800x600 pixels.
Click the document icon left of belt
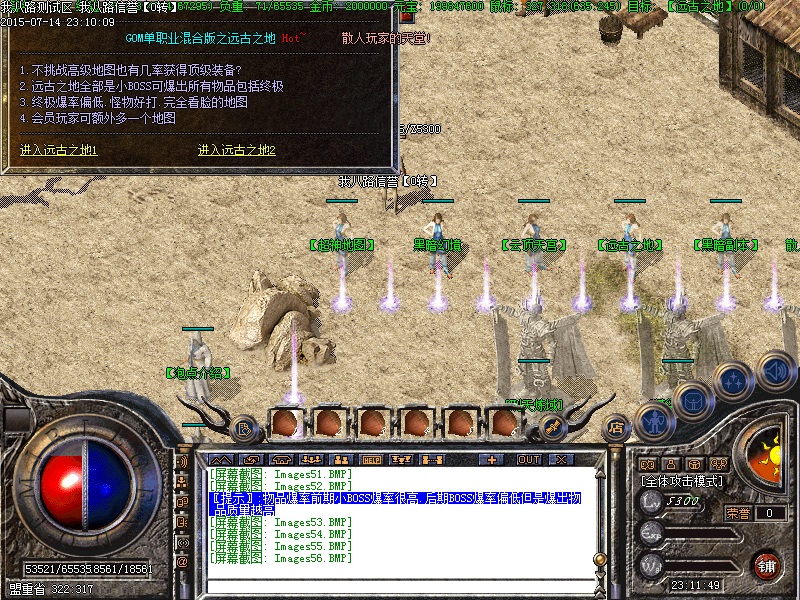click(245, 429)
